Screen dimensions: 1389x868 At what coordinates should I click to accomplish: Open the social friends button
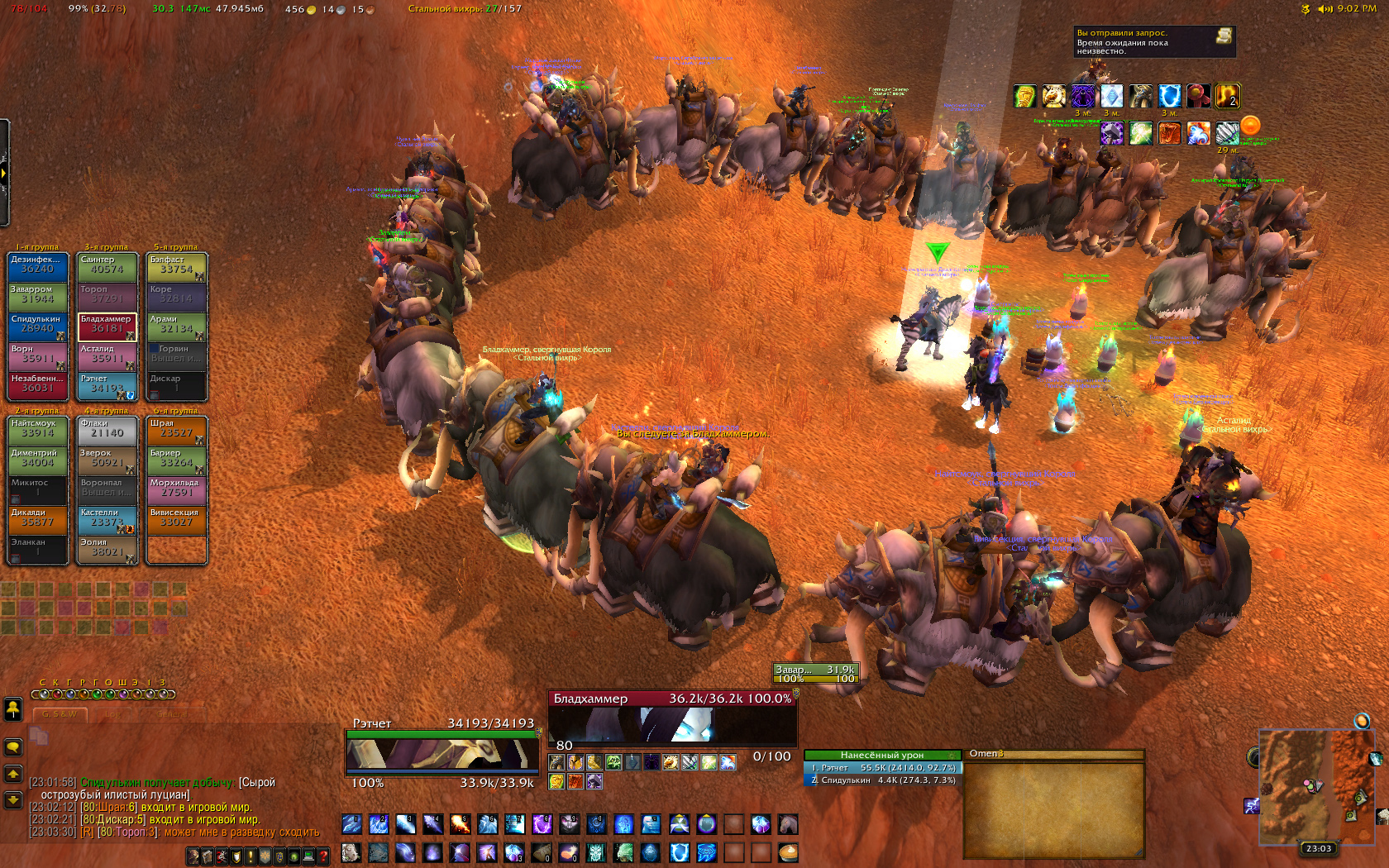coord(13,708)
